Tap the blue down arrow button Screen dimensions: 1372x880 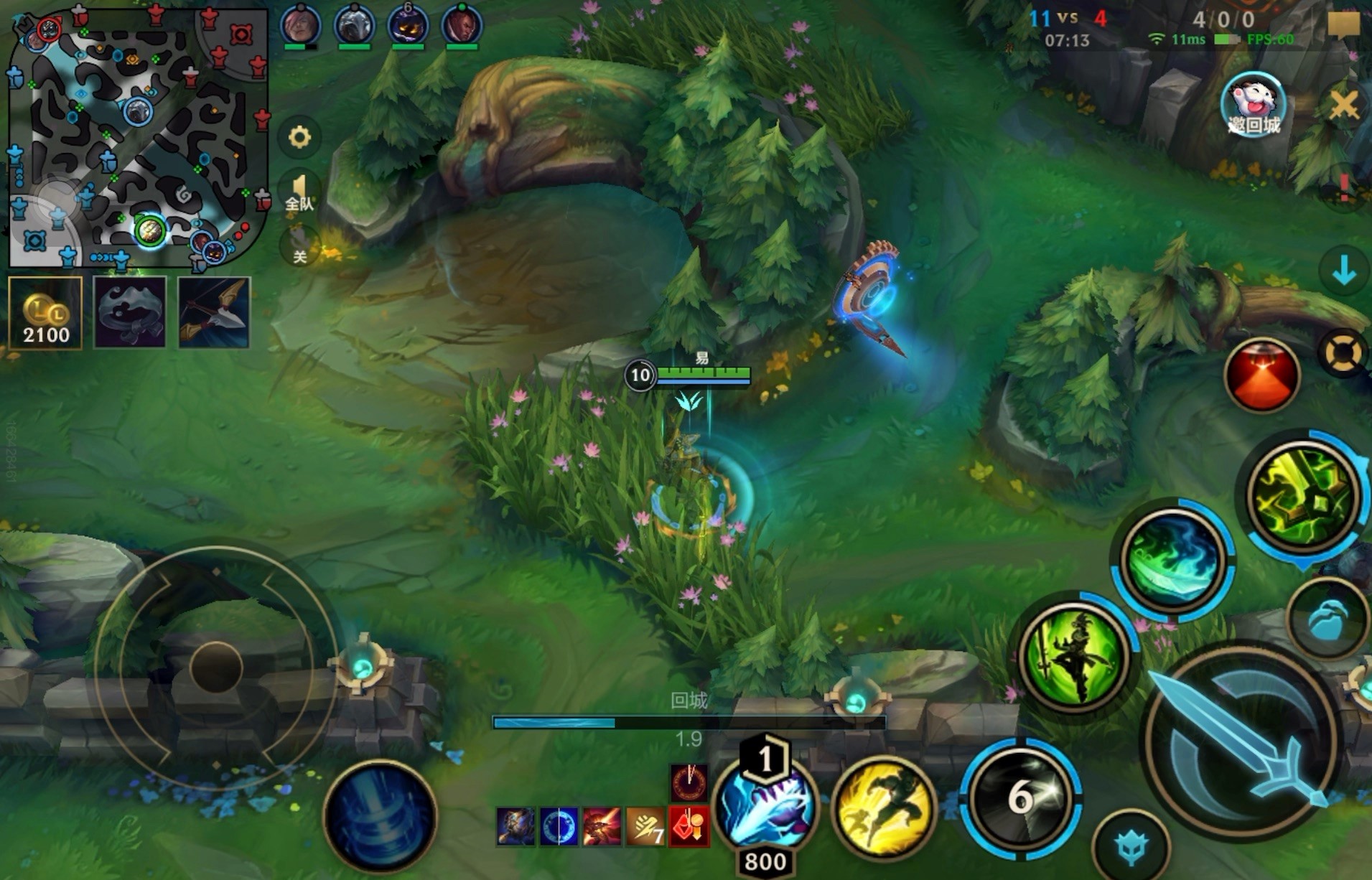click(1343, 272)
